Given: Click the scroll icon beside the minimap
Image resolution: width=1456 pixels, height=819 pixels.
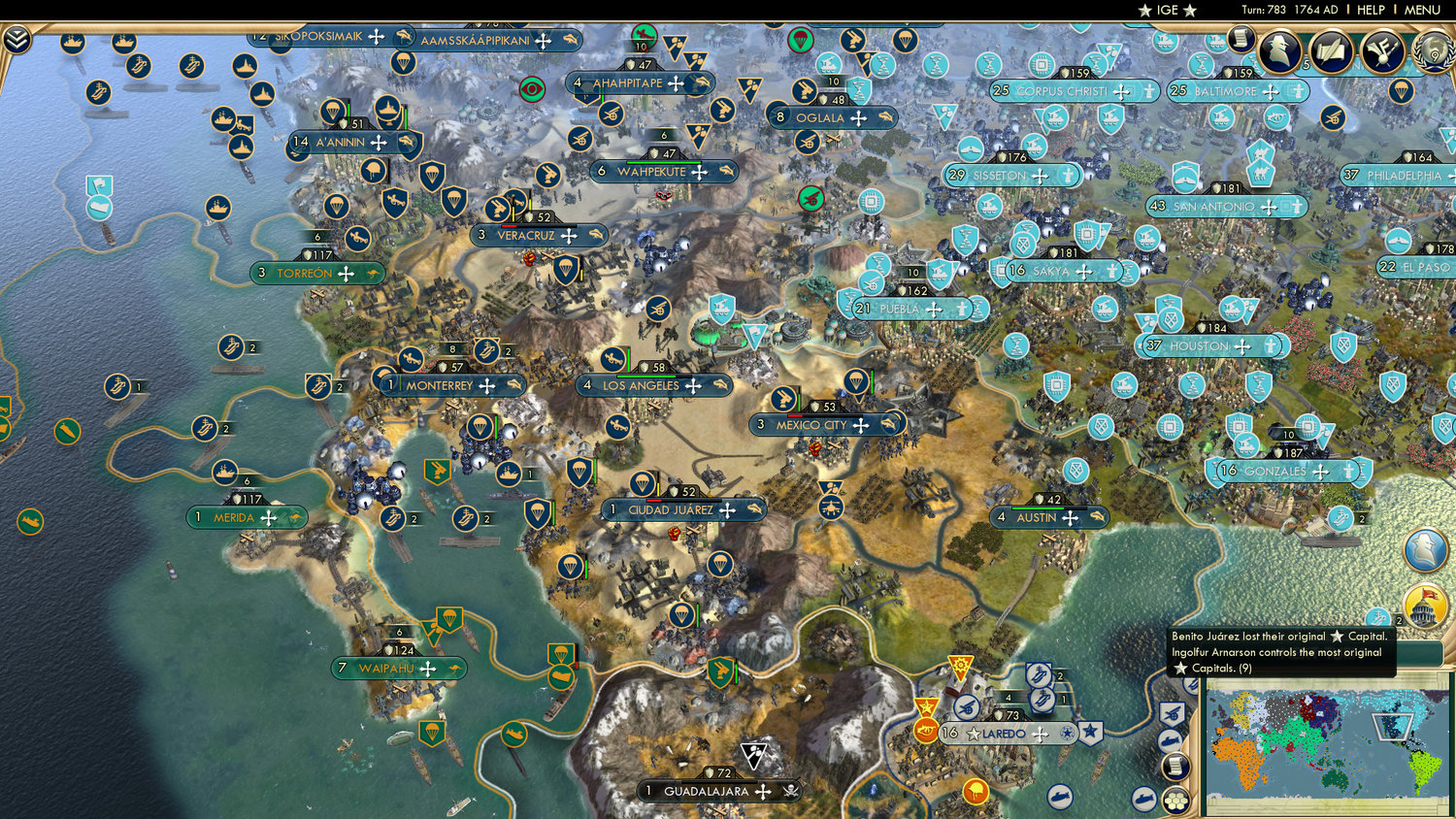Looking at the screenshot, I should click(x=1175, y=766).
